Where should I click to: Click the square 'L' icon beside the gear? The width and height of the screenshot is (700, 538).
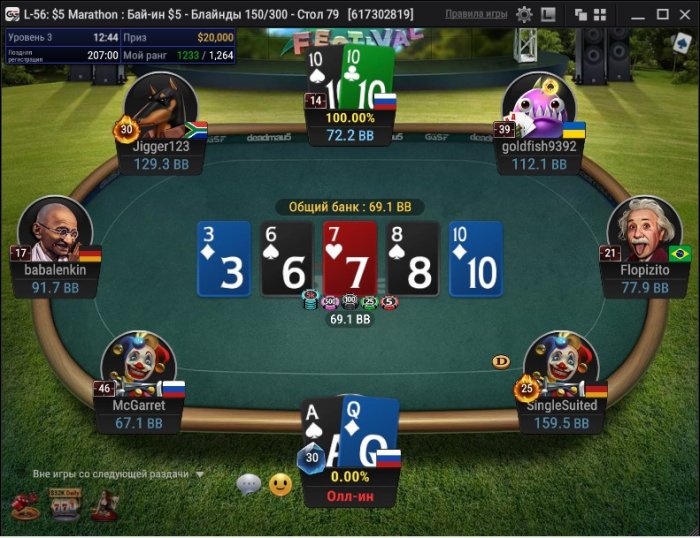point(548,15)
